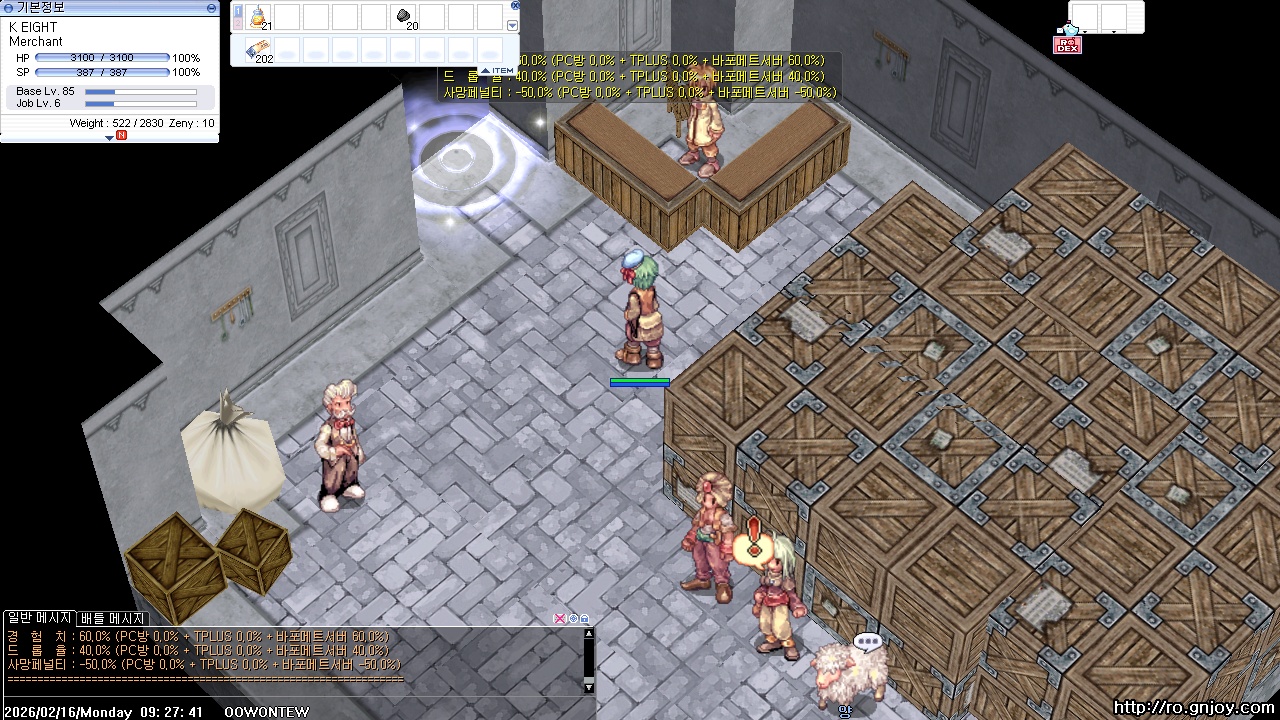Viewport: 1280px width, 720px height.
Task: Open the hotbar dropdown arrow
Action: pos(514,26)
